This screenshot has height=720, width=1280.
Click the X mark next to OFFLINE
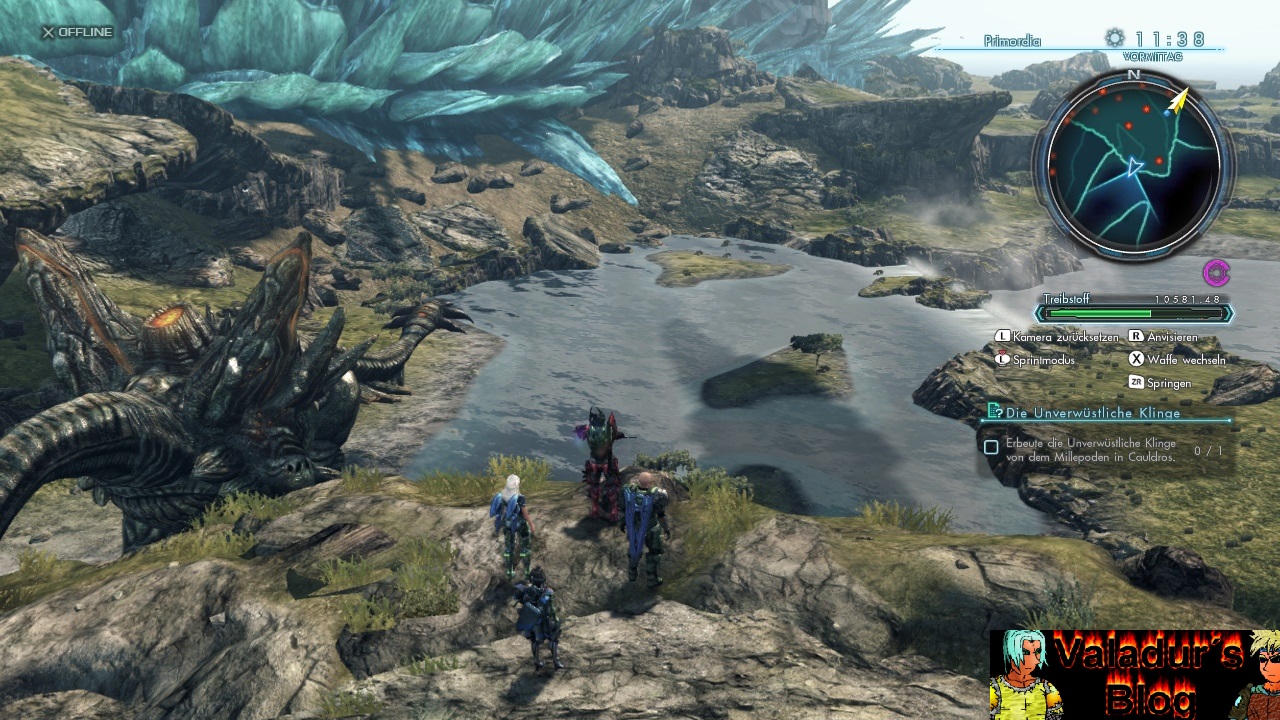point(48,31)
